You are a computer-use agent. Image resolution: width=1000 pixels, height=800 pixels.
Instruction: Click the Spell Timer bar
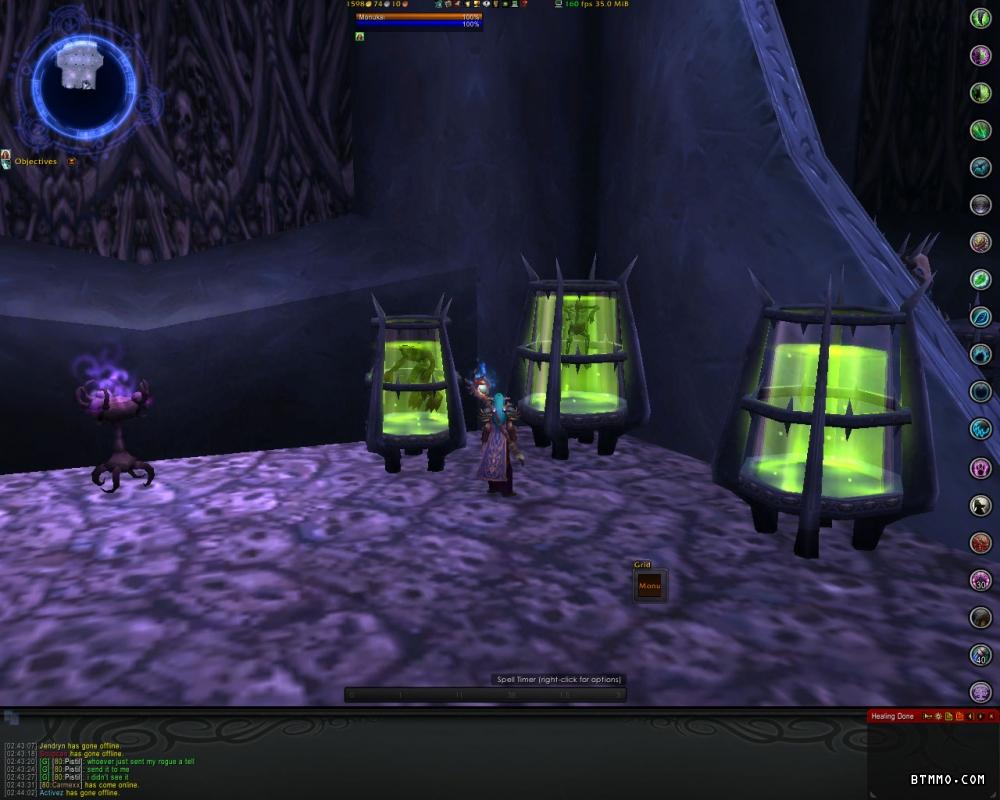click(x=485, y=694)
